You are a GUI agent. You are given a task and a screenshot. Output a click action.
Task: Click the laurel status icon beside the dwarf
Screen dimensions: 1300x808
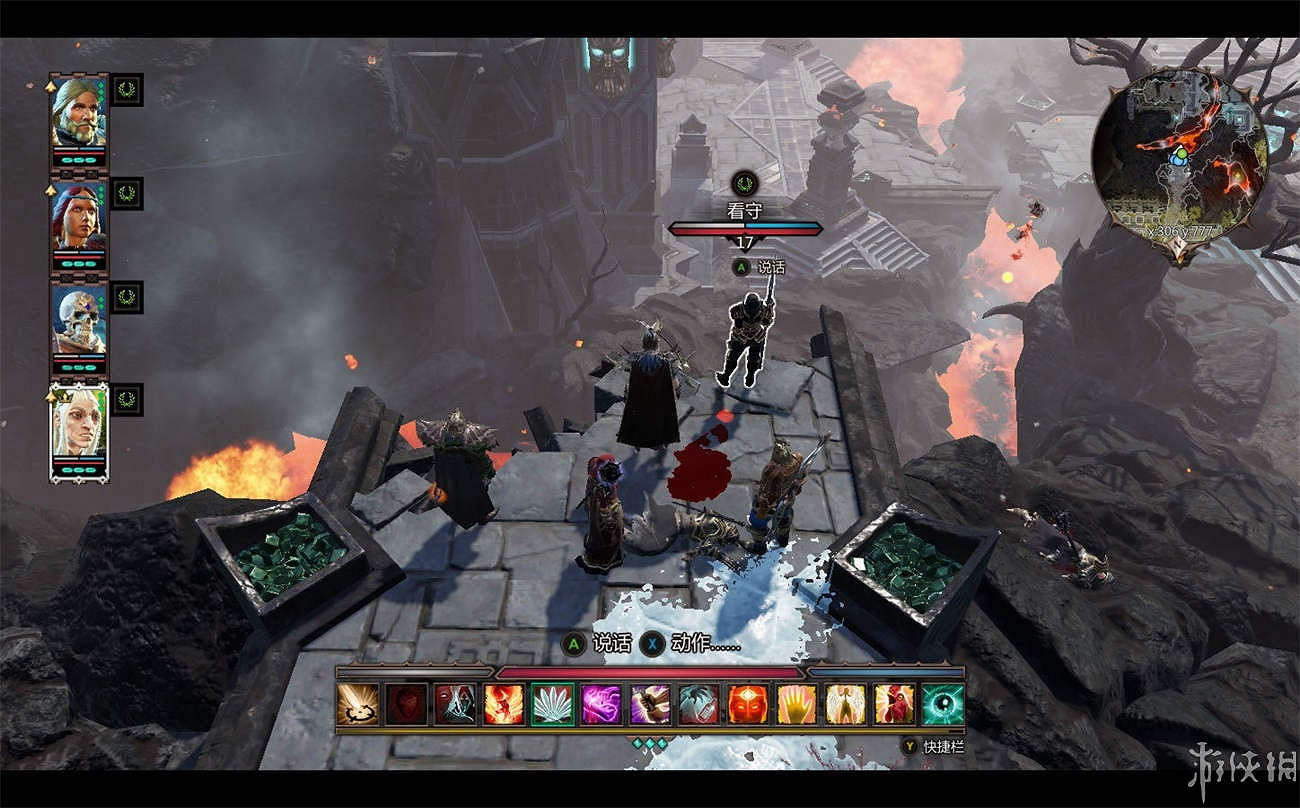click(x=127, y=89)
